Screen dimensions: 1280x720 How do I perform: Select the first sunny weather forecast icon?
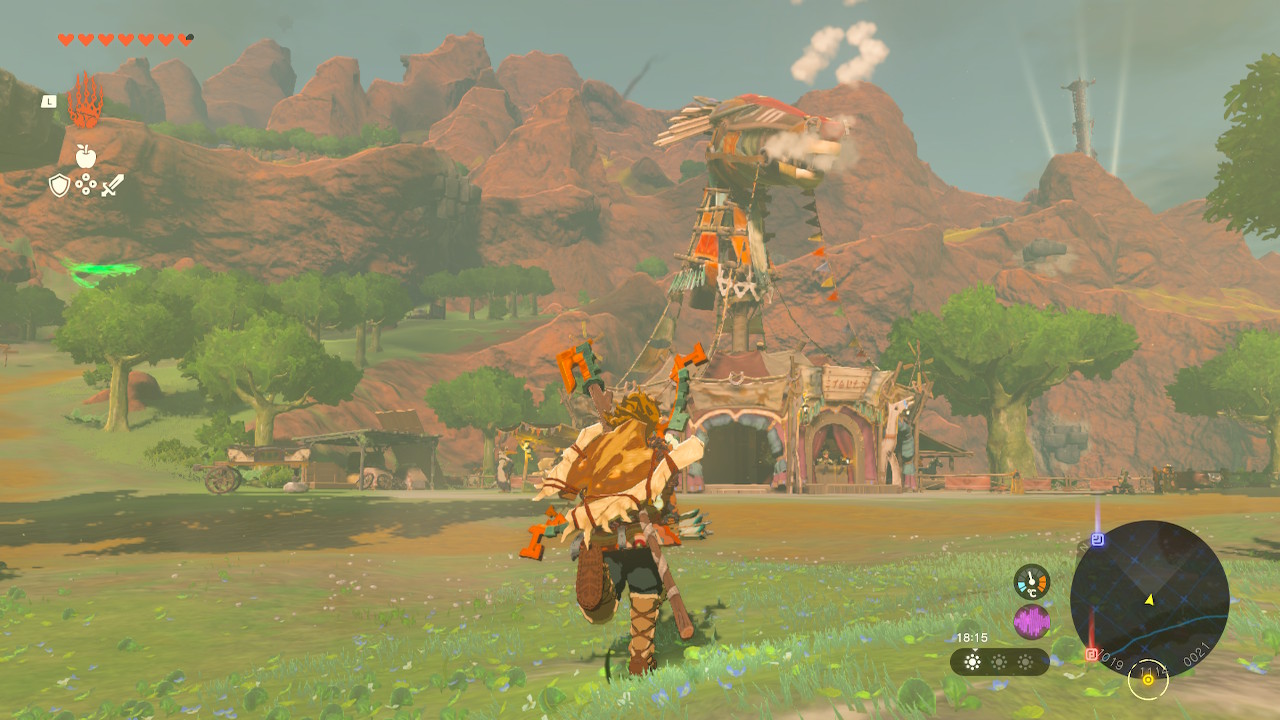point(972,661)
